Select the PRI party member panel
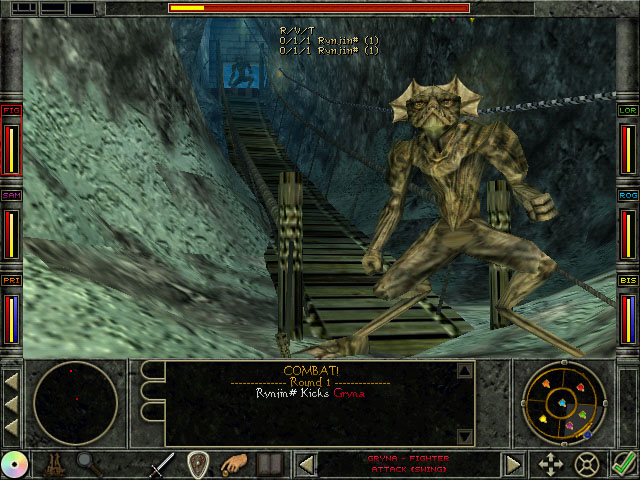 pyautogui.click(x=12, y=311)
